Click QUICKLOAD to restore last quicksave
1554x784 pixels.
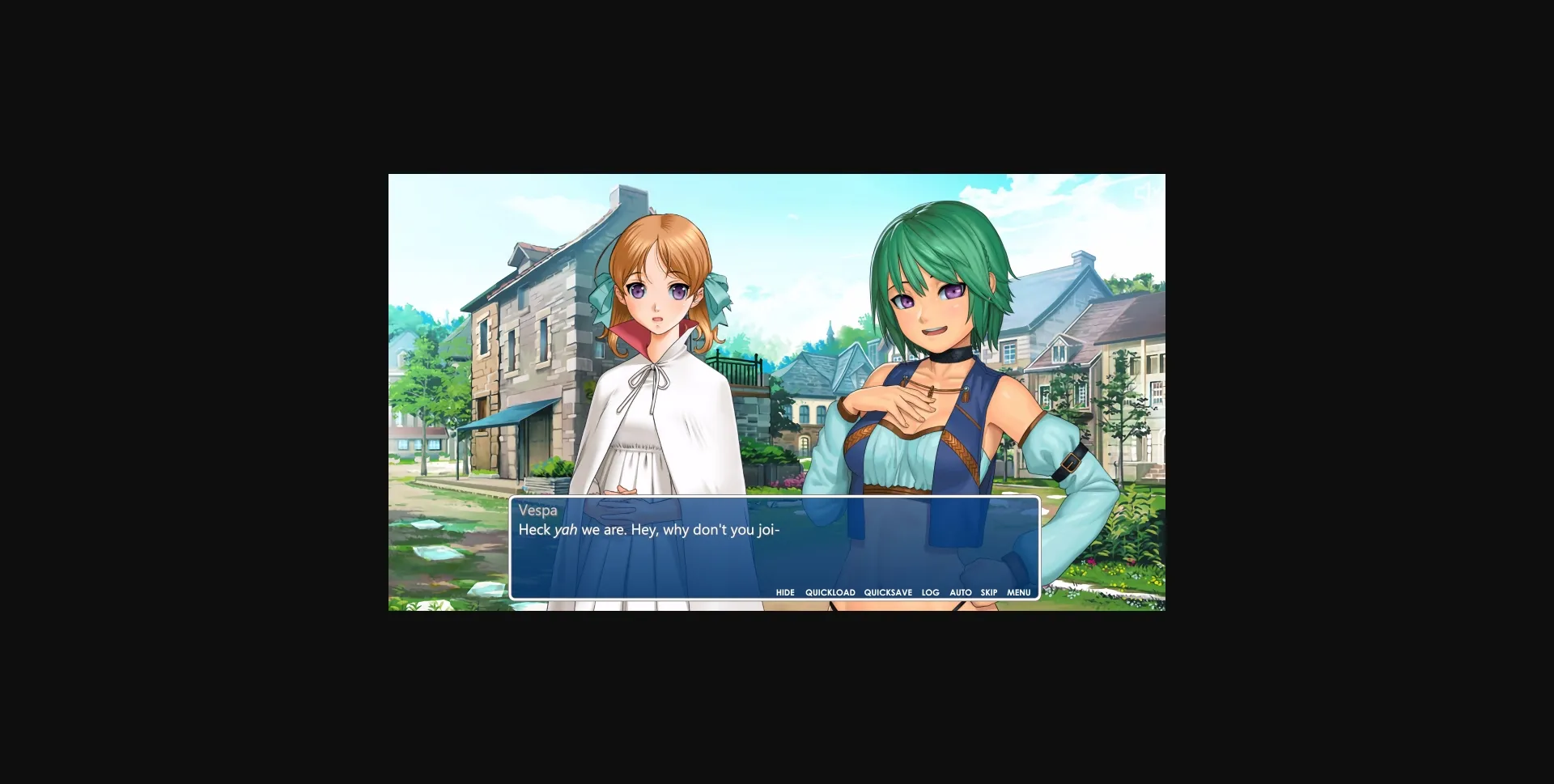pos(830,592)
